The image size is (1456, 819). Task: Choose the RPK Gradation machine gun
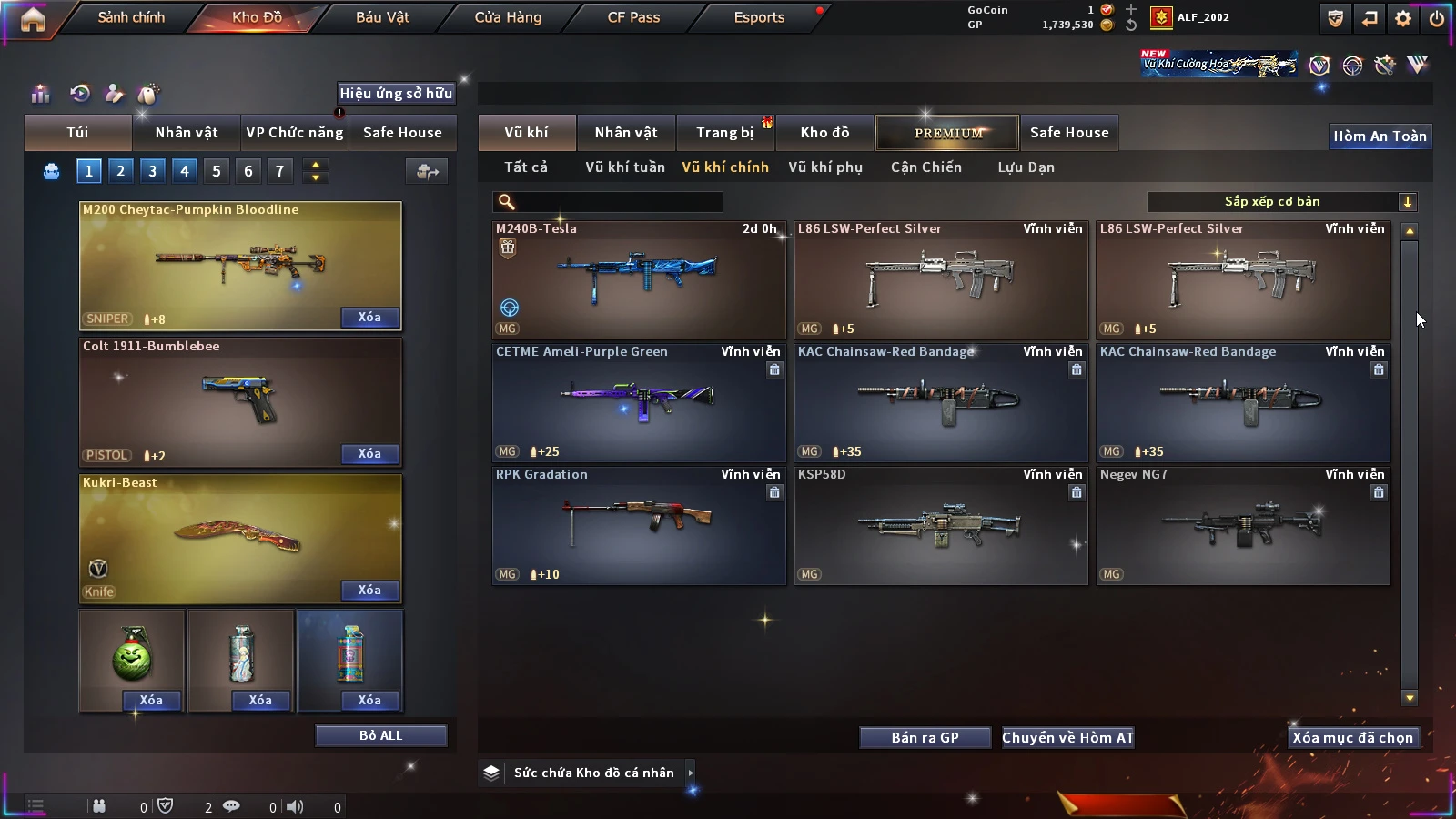tap(639, 525)
